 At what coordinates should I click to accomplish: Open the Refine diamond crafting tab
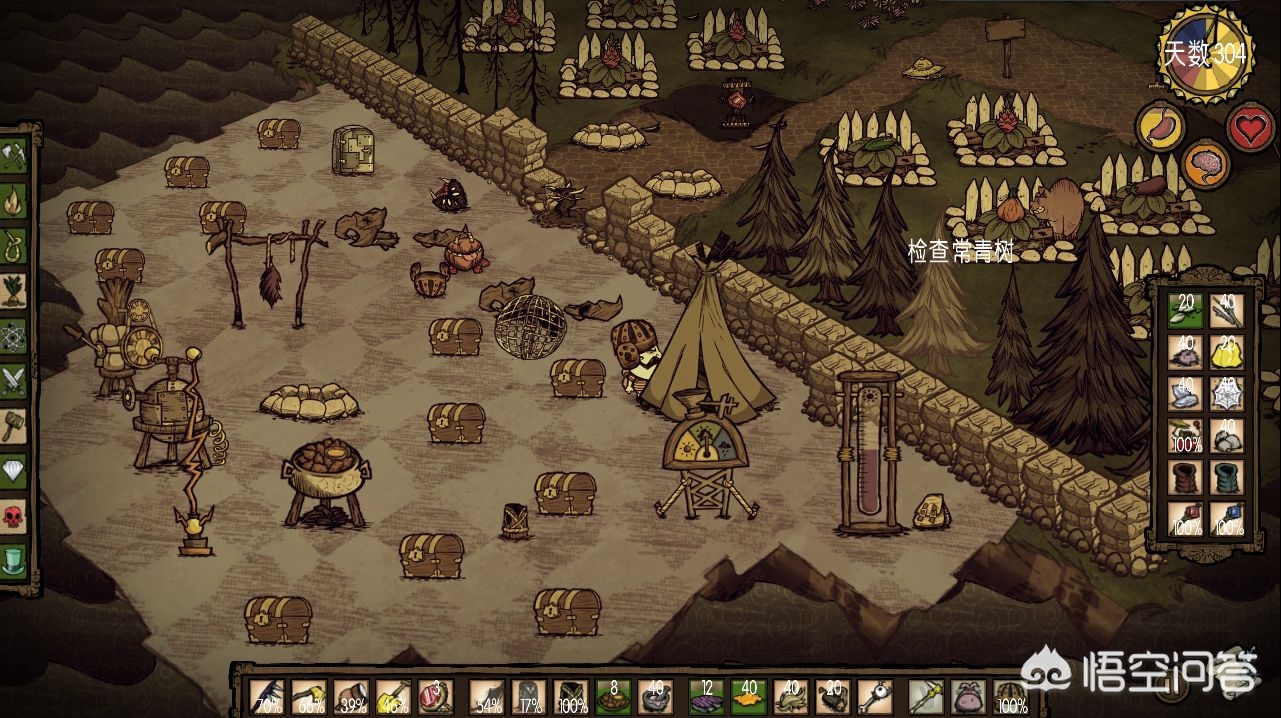[x=14, y=468]
